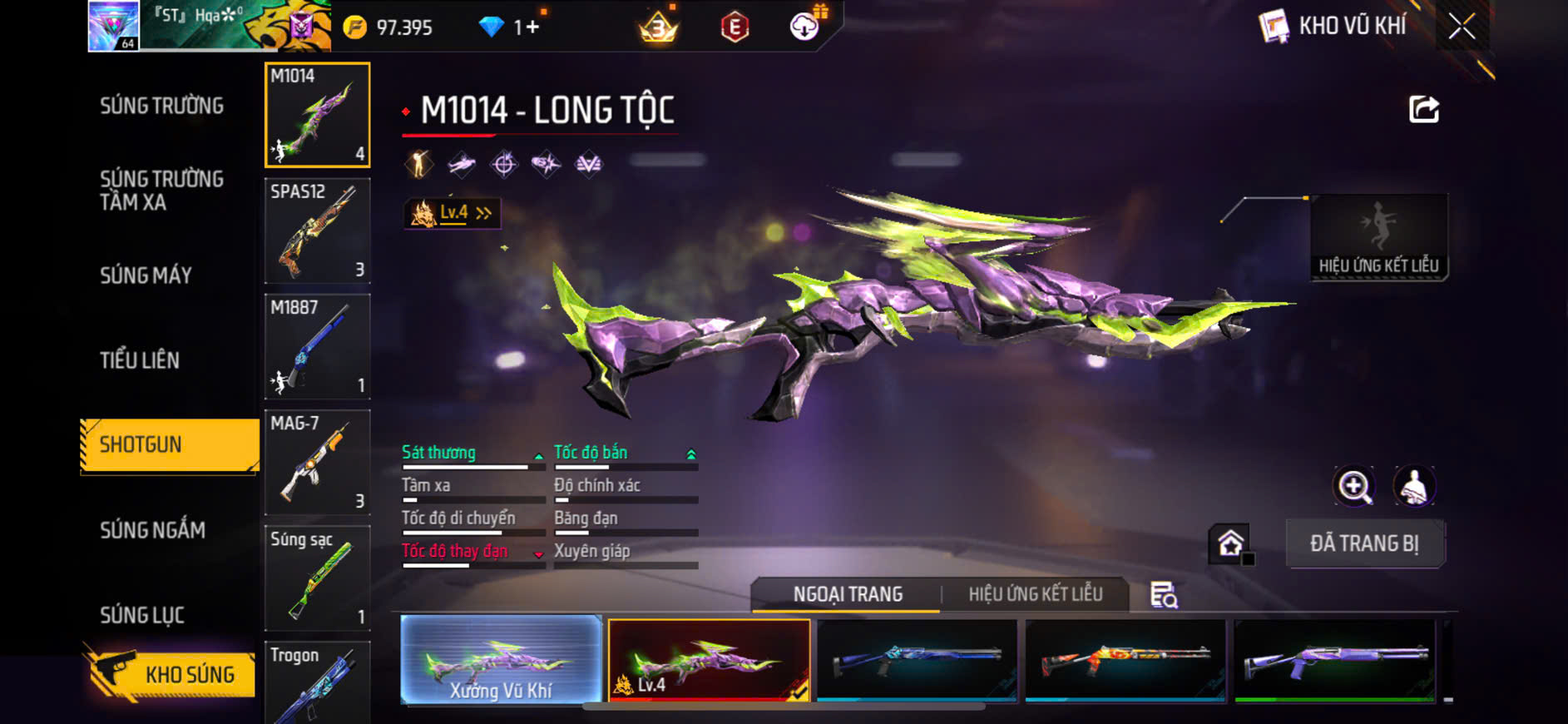1568x724 pixels.
Task: Pick the MAG-7 weapon tile
Action: pos(317,462)
